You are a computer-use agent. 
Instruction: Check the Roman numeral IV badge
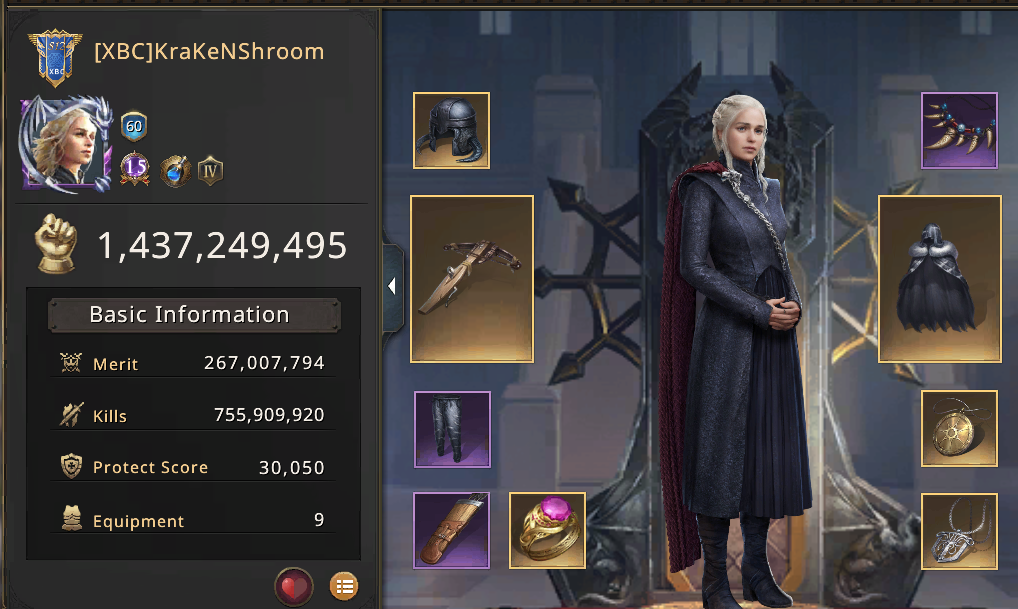(x=210, y=169)
